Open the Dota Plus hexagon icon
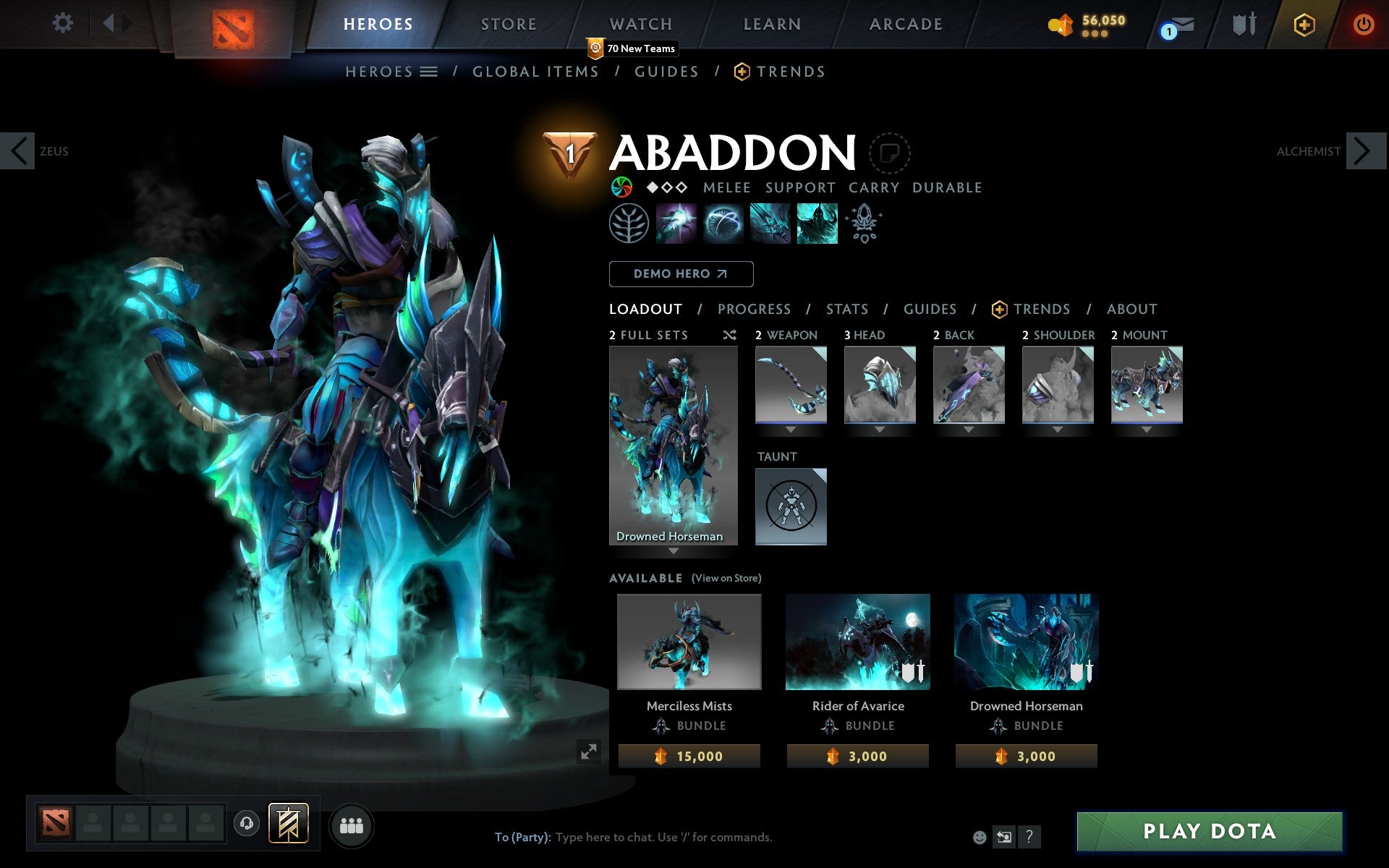Screen dimensions: 1389x868 tap(1304, 23)
